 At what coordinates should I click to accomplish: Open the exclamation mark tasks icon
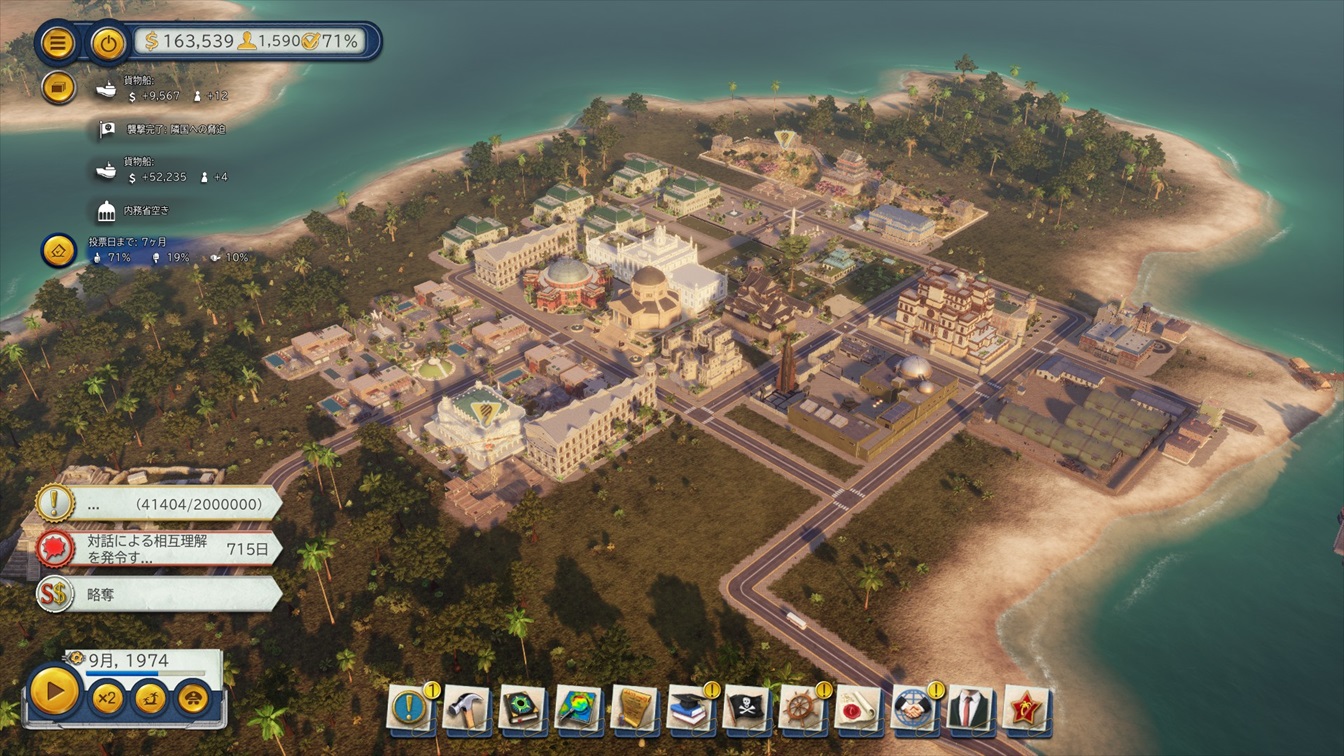[410, 708]
